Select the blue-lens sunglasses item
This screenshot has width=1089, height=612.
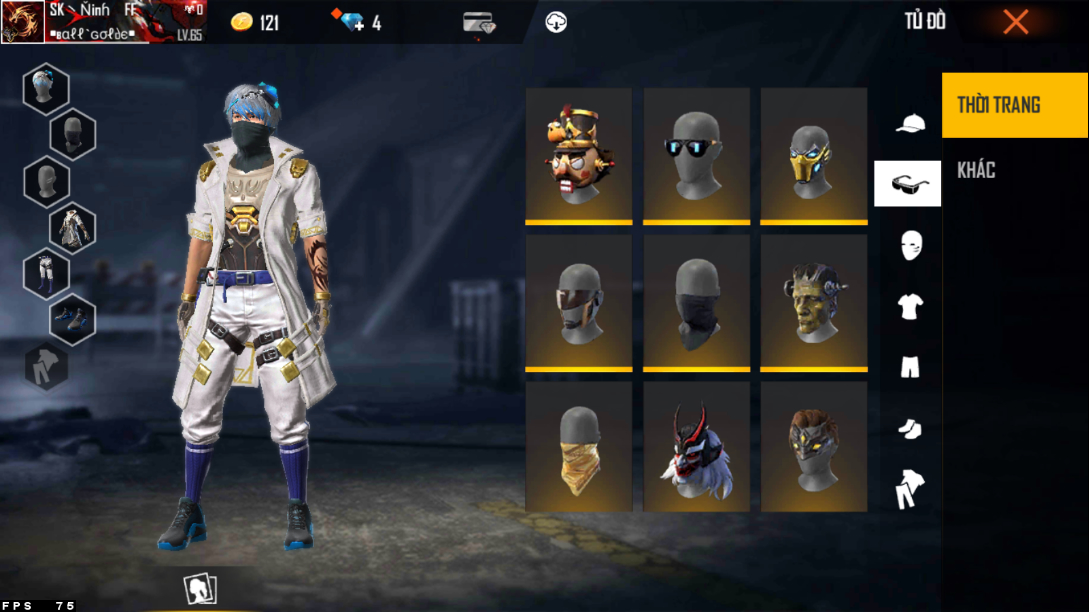(696, 155)
